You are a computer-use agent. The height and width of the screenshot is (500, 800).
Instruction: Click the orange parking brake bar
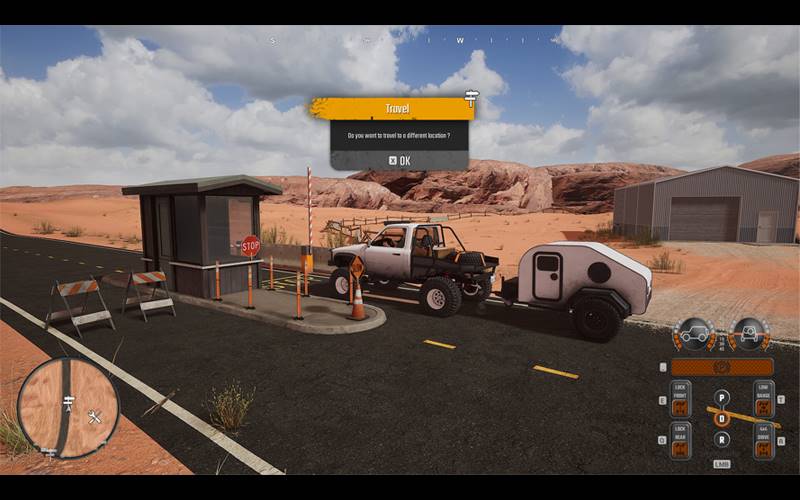click(721, 367)
